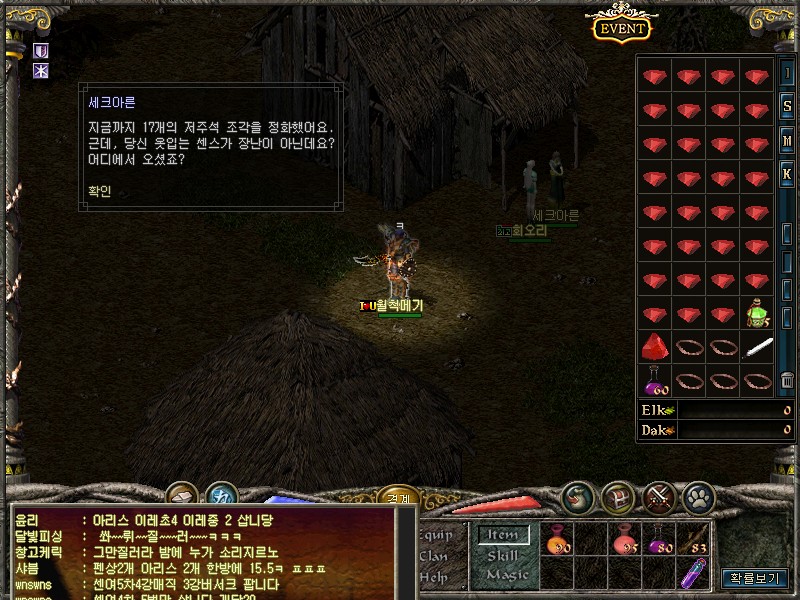Image resolution: width=800 pixels, height=600 pixels.
Task: Open the EVENT panel
Action: point(620,28)
